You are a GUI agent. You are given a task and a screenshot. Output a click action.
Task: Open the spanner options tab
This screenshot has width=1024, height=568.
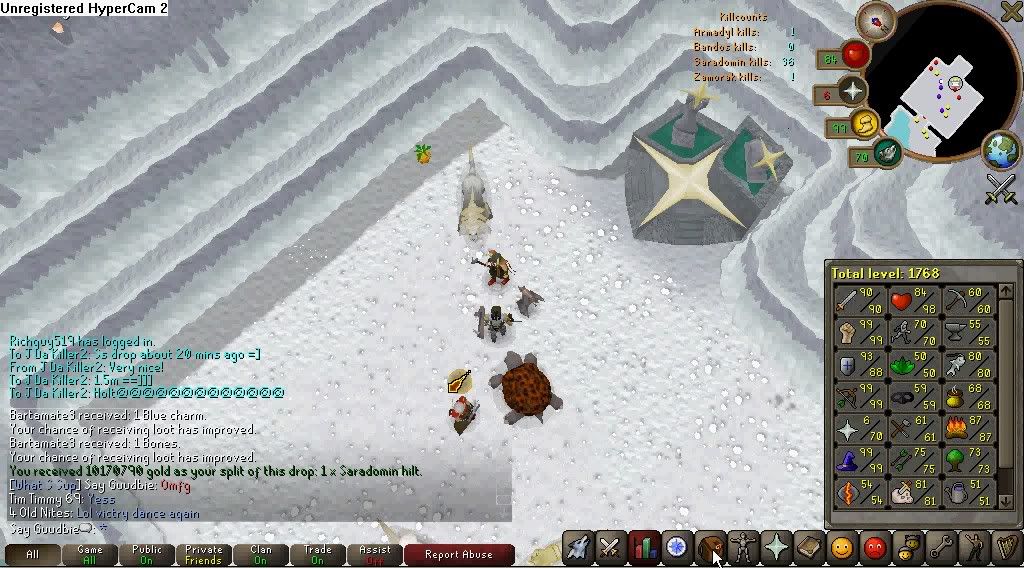(x=939, y=547)
